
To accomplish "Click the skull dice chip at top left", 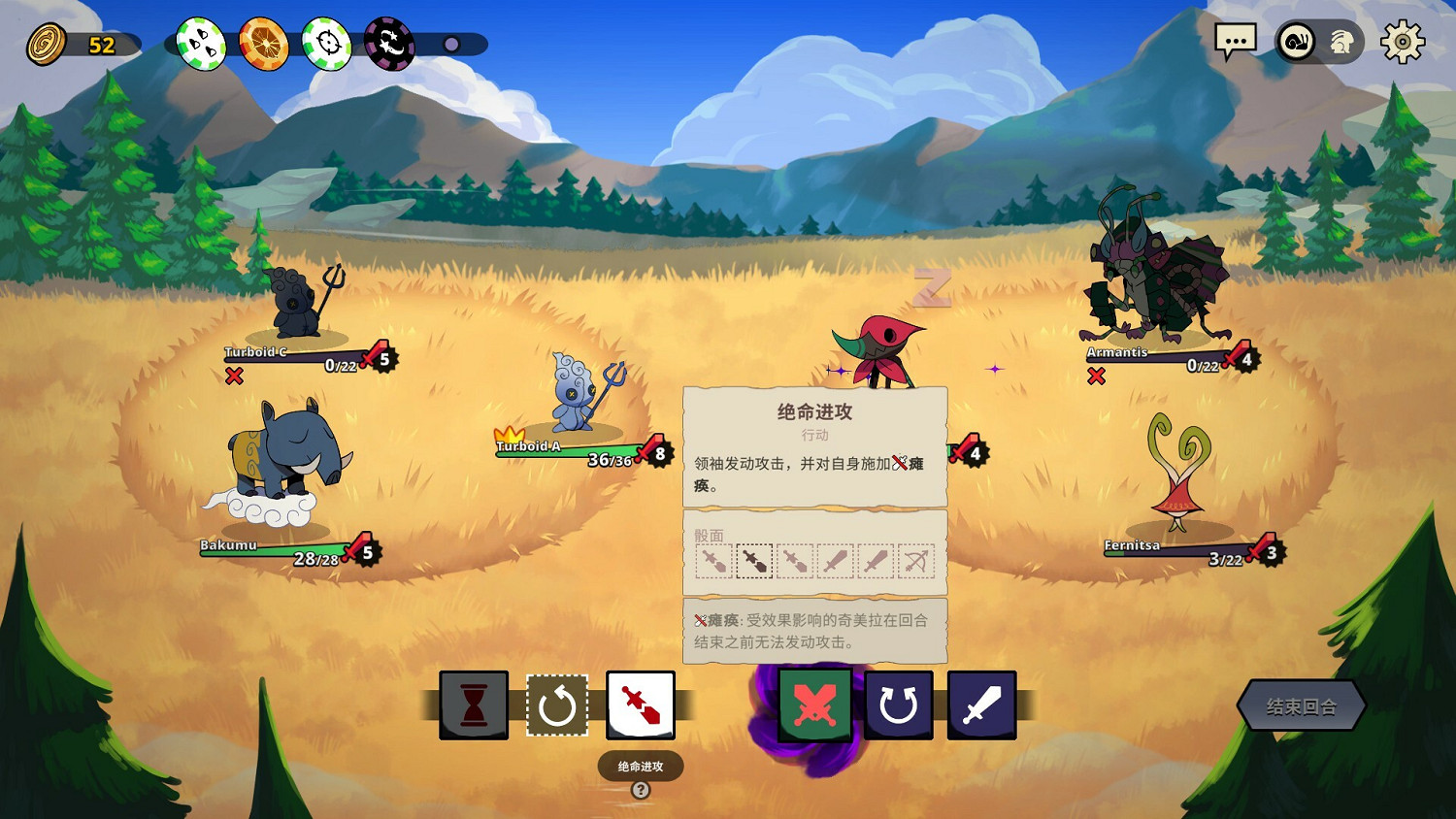I will point(200,43).
